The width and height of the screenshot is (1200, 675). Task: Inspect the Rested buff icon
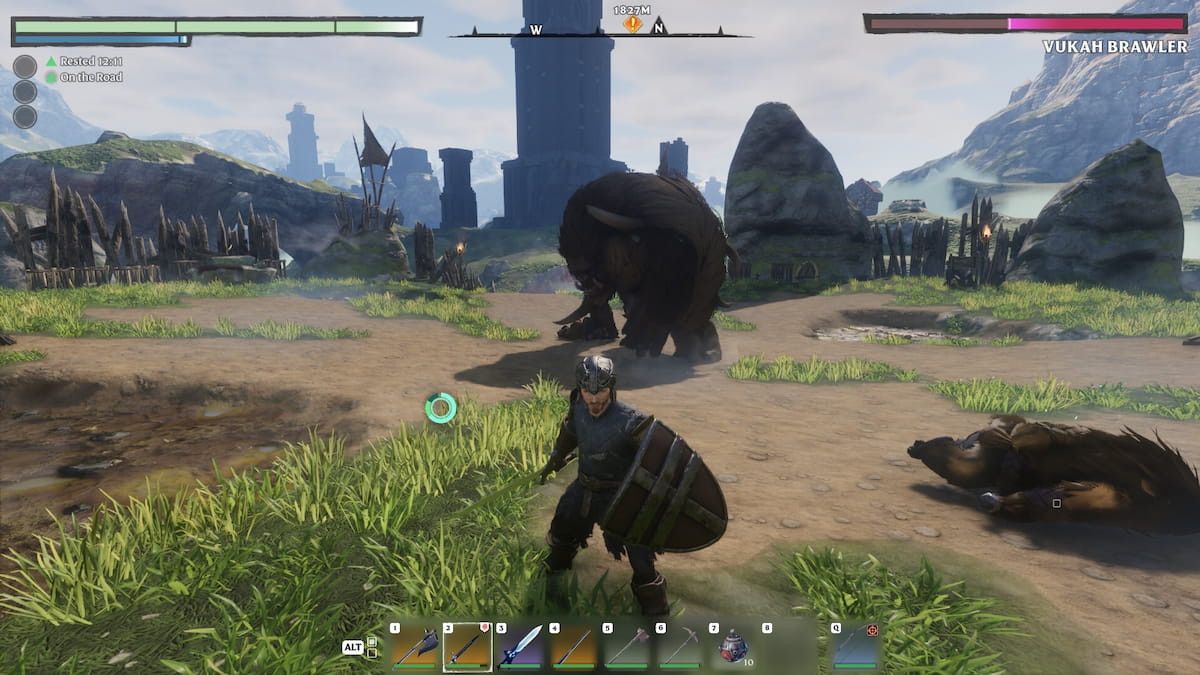coord(51,61)
